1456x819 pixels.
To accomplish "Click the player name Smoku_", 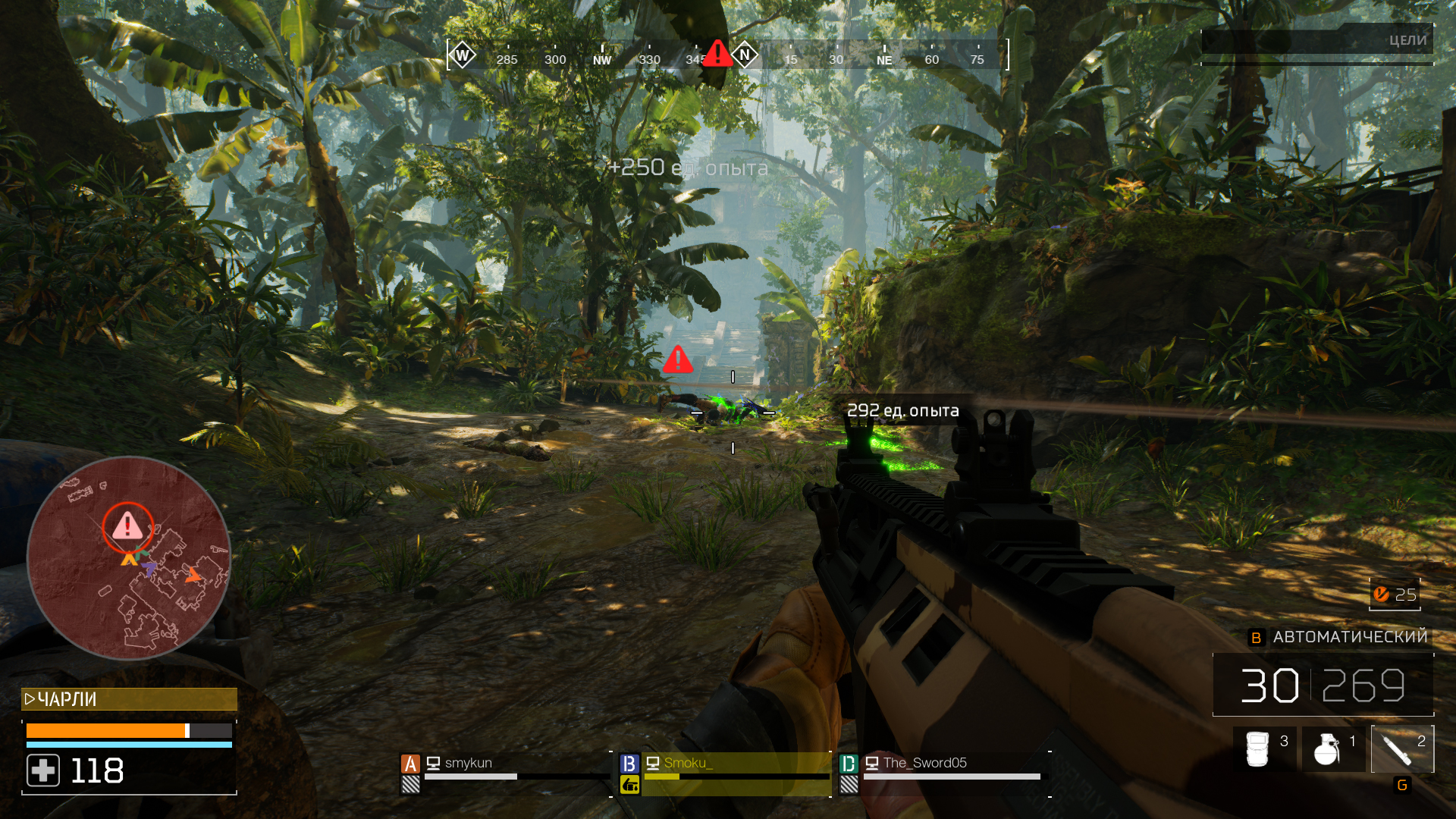I will [687, 764].
